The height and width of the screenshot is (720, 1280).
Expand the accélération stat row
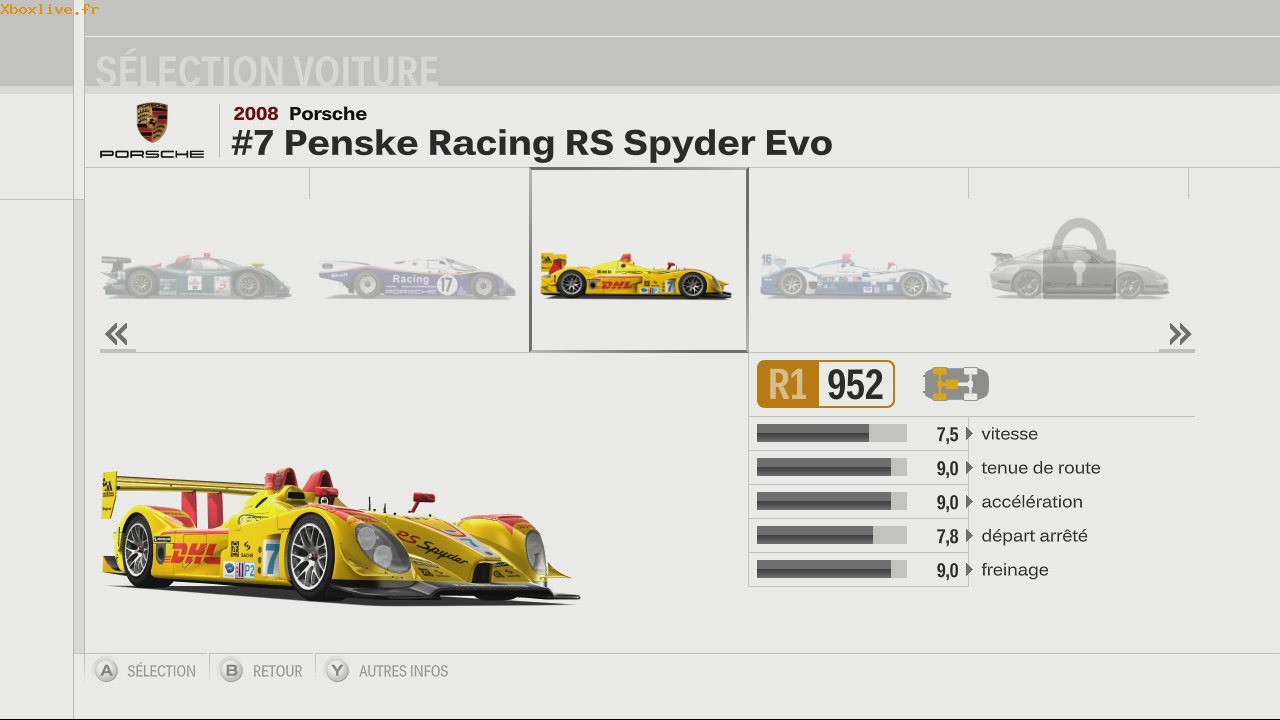point(1031,502)
